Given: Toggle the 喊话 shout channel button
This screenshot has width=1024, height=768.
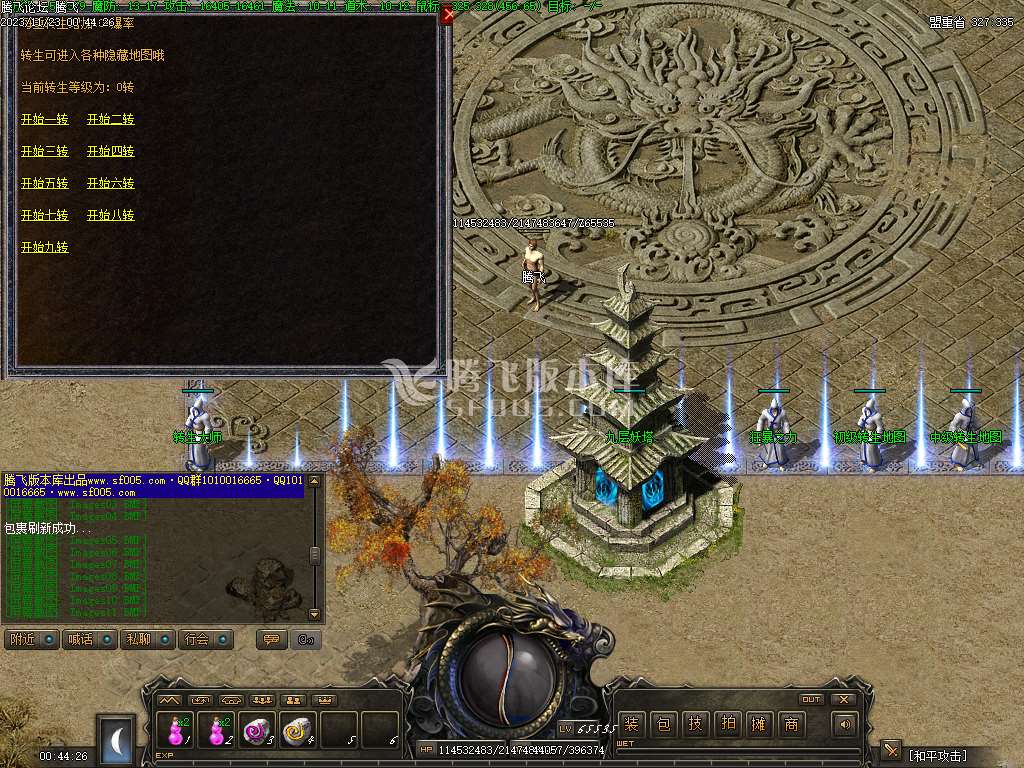Looking at the screenshot, I should [89, 639].
